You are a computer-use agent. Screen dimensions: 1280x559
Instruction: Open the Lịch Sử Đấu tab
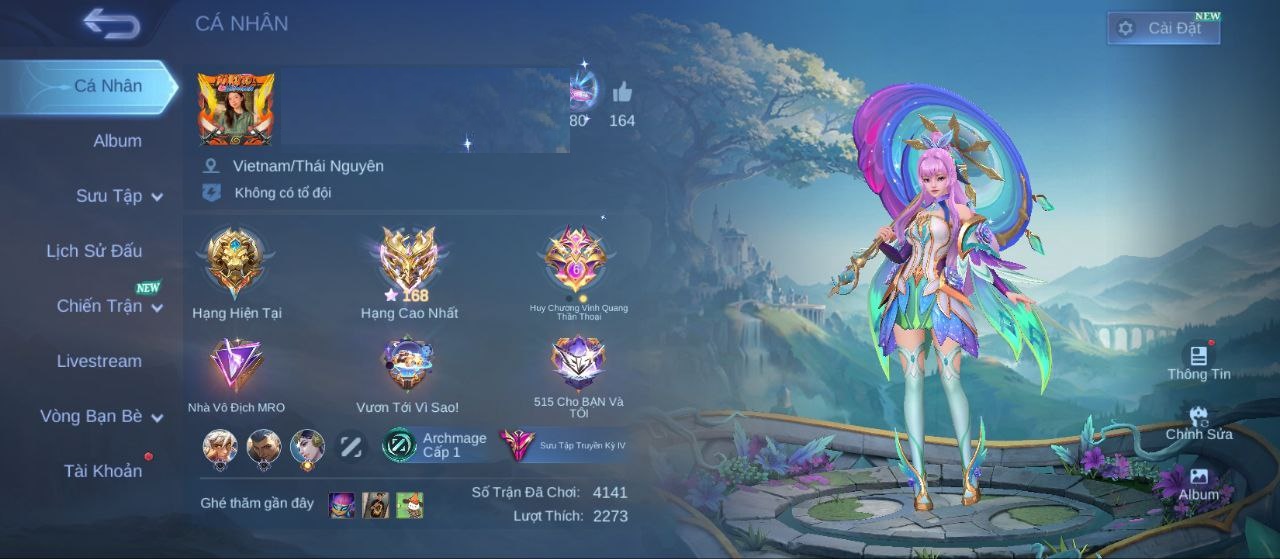(94, 251)
